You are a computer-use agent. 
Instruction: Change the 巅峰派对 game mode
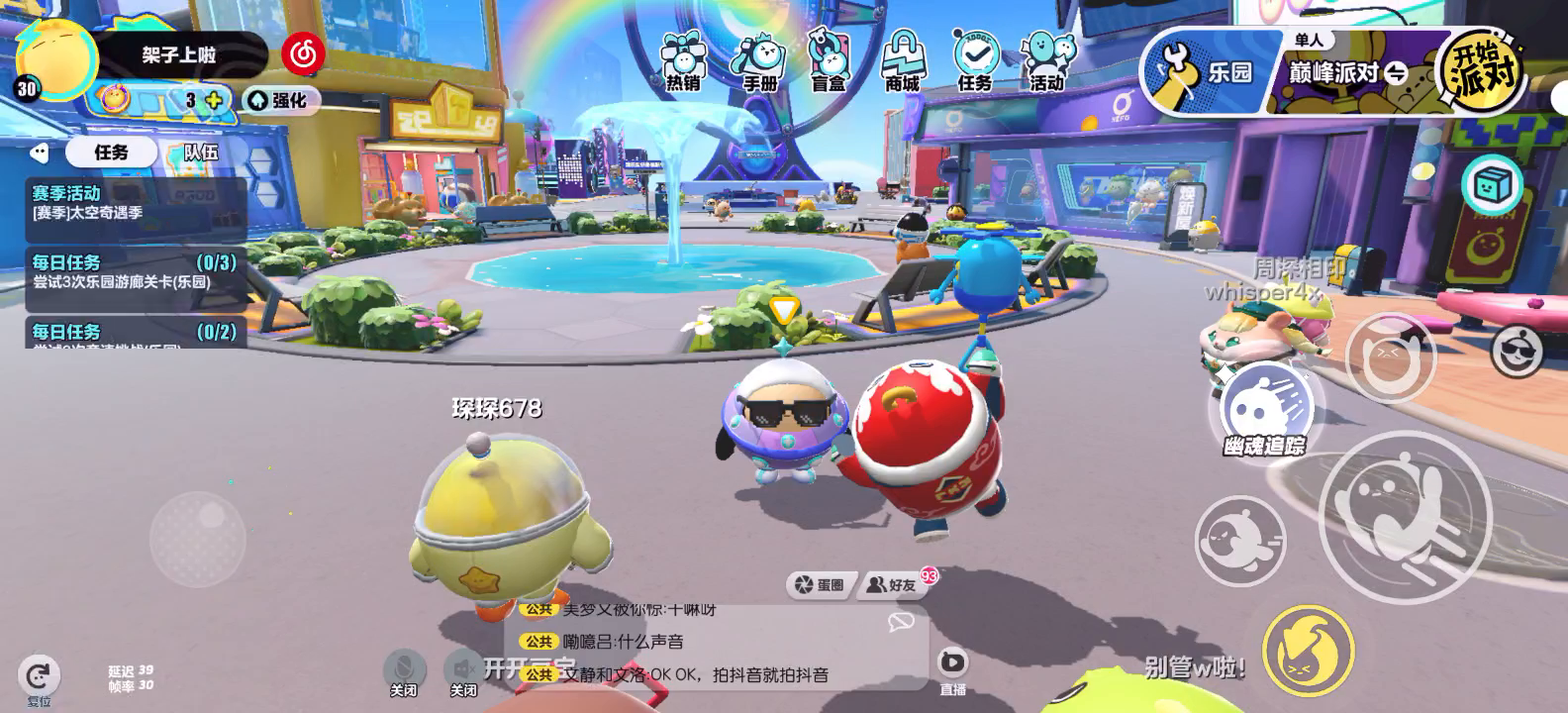click(x=1346, y=73)
